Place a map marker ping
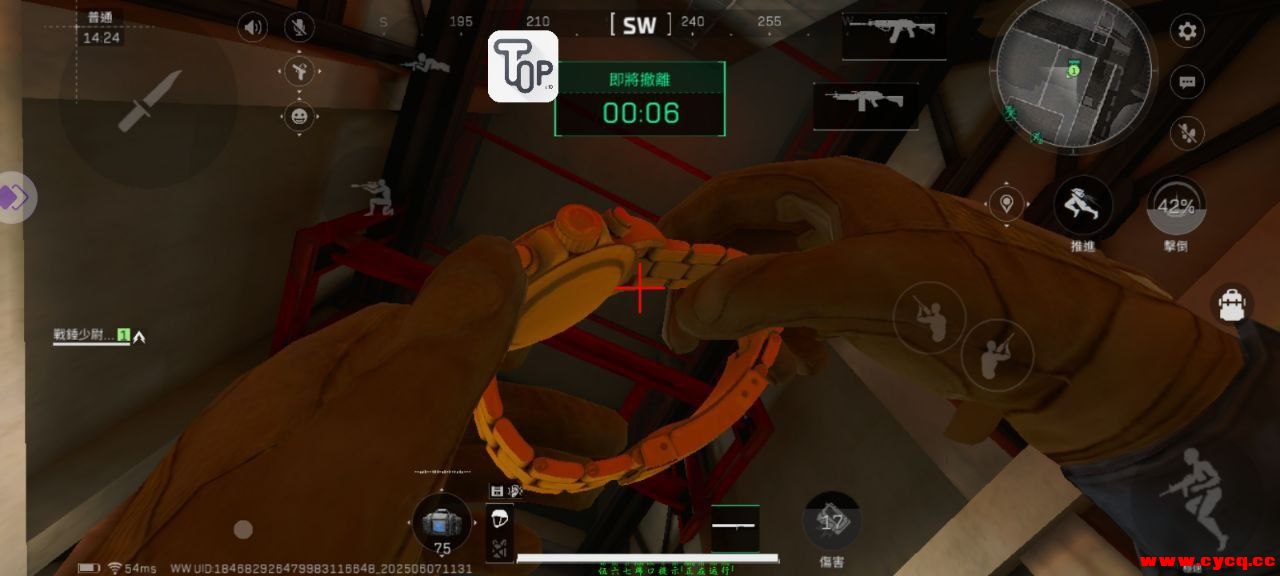Screen dimensions: 1280x576 pyautogui.click(x=1006, y=204)
